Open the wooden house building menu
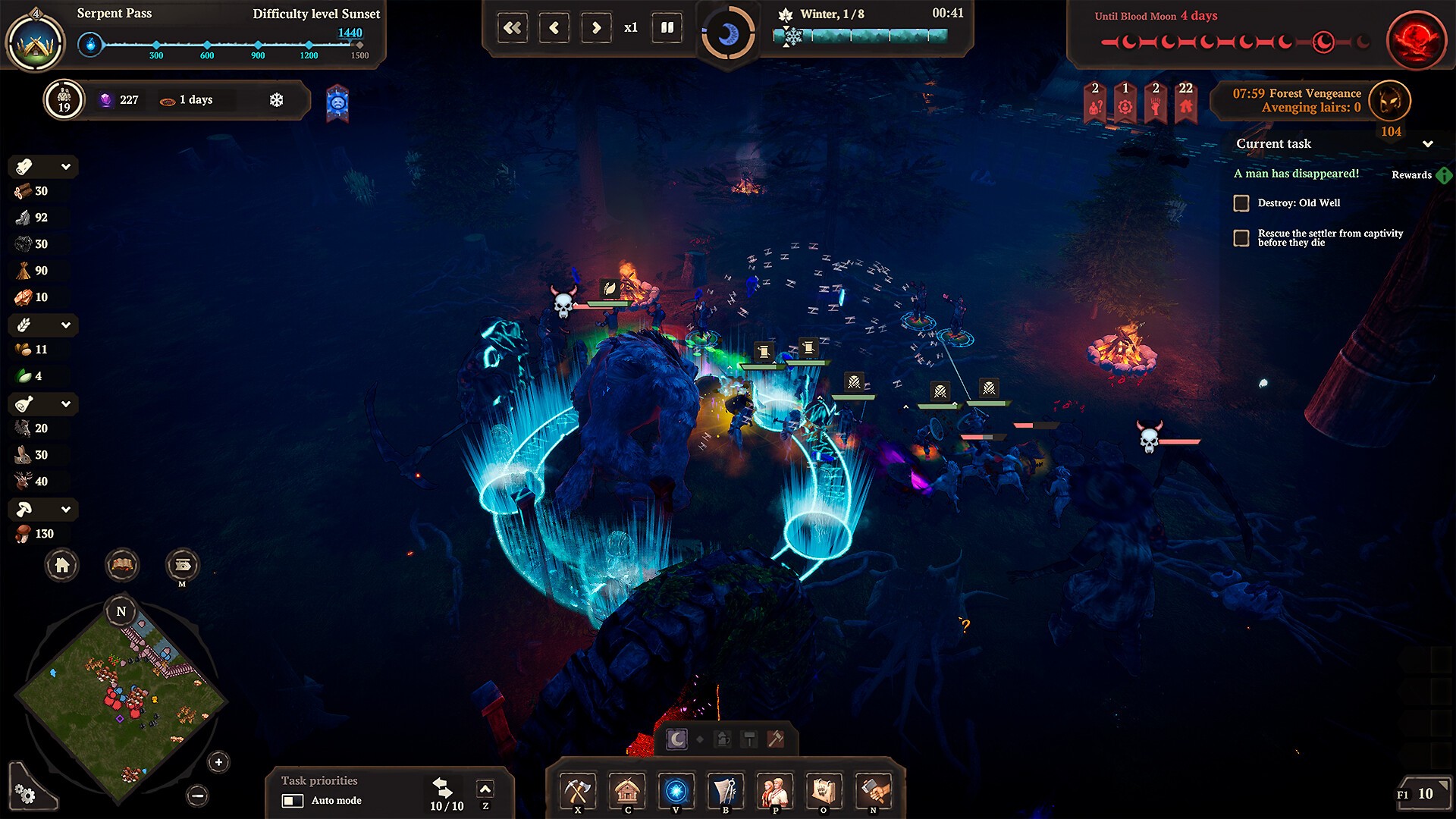 627,792
